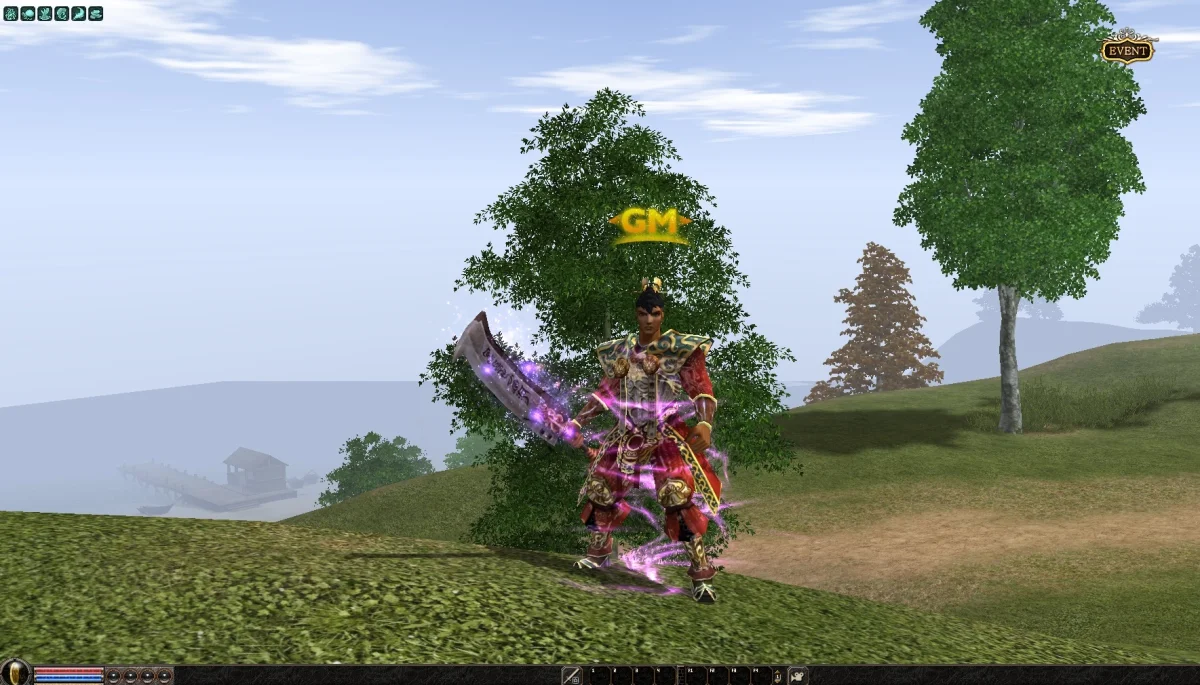
Task: Open the EVENT button
Action: pyautogui.click(x=1127, y=50)
